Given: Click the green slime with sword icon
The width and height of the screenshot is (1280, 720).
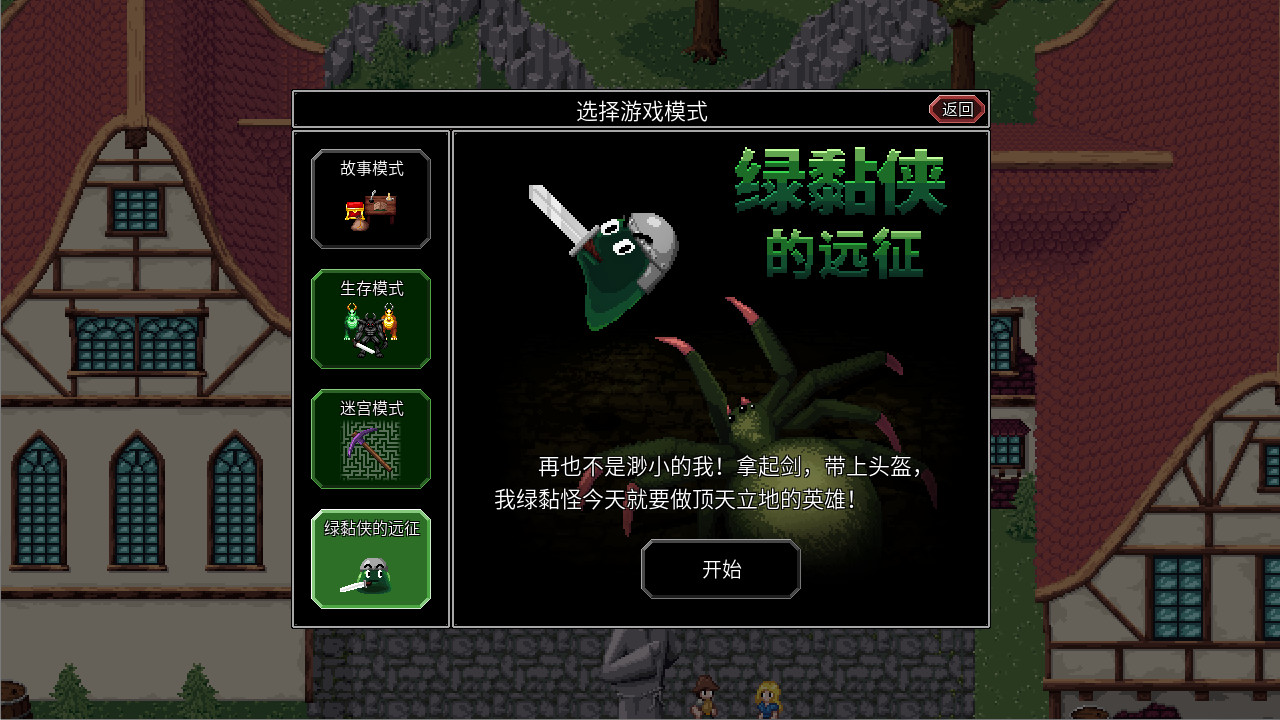Looking at the screenshot, I should [x=371, y=578].
